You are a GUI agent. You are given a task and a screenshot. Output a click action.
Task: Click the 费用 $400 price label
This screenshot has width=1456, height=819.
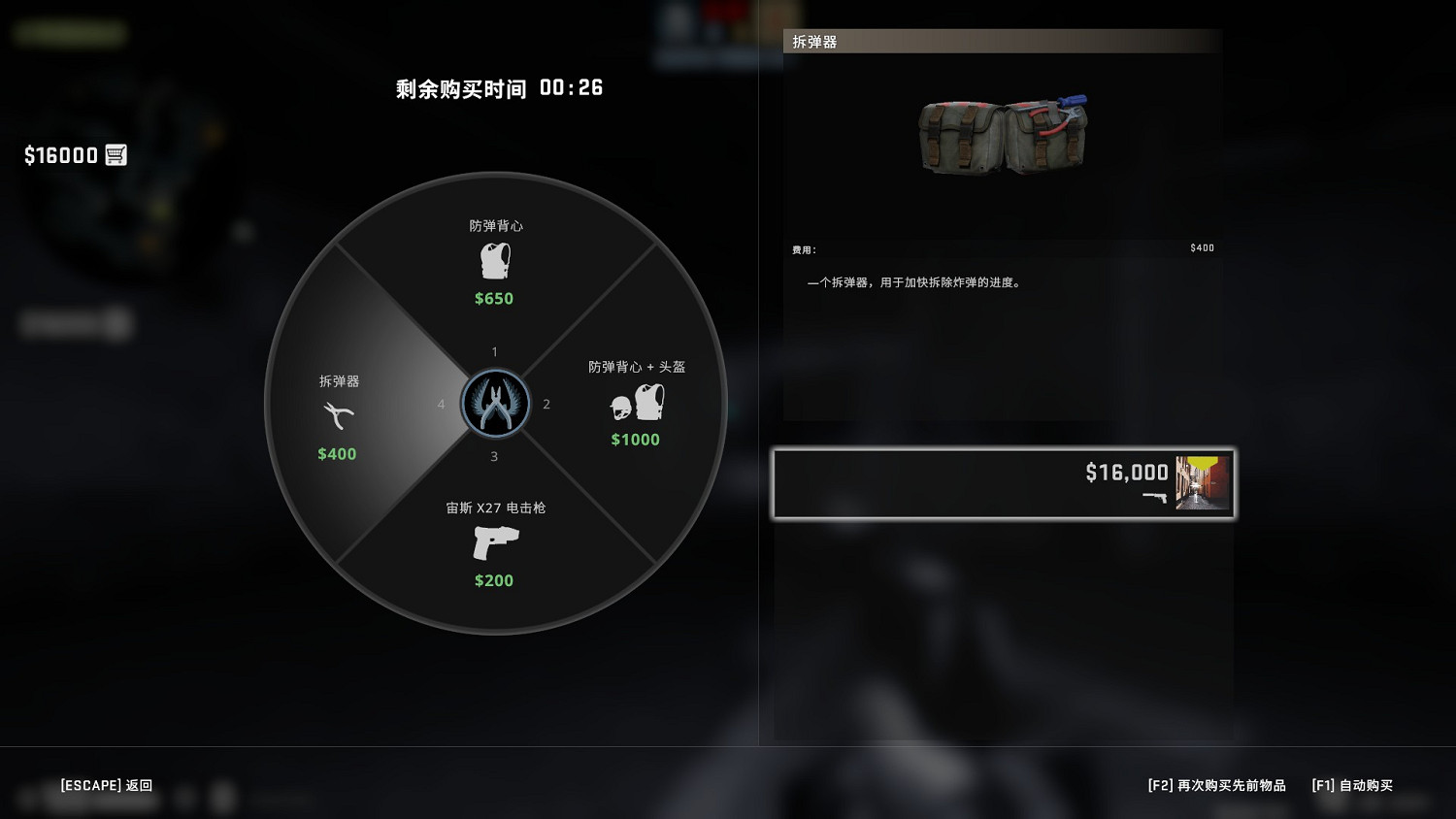point(1201,248)
